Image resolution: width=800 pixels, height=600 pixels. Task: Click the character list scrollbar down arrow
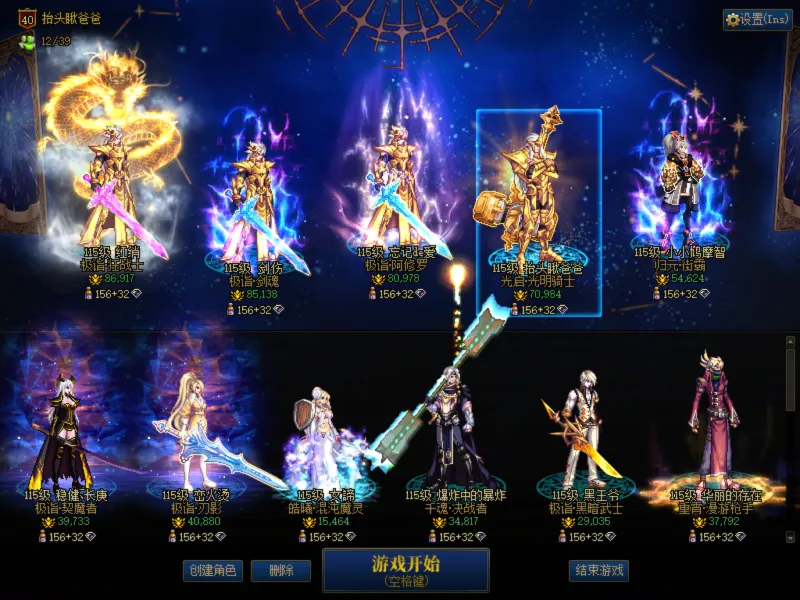pyautogui.click(x=790, y=537)
